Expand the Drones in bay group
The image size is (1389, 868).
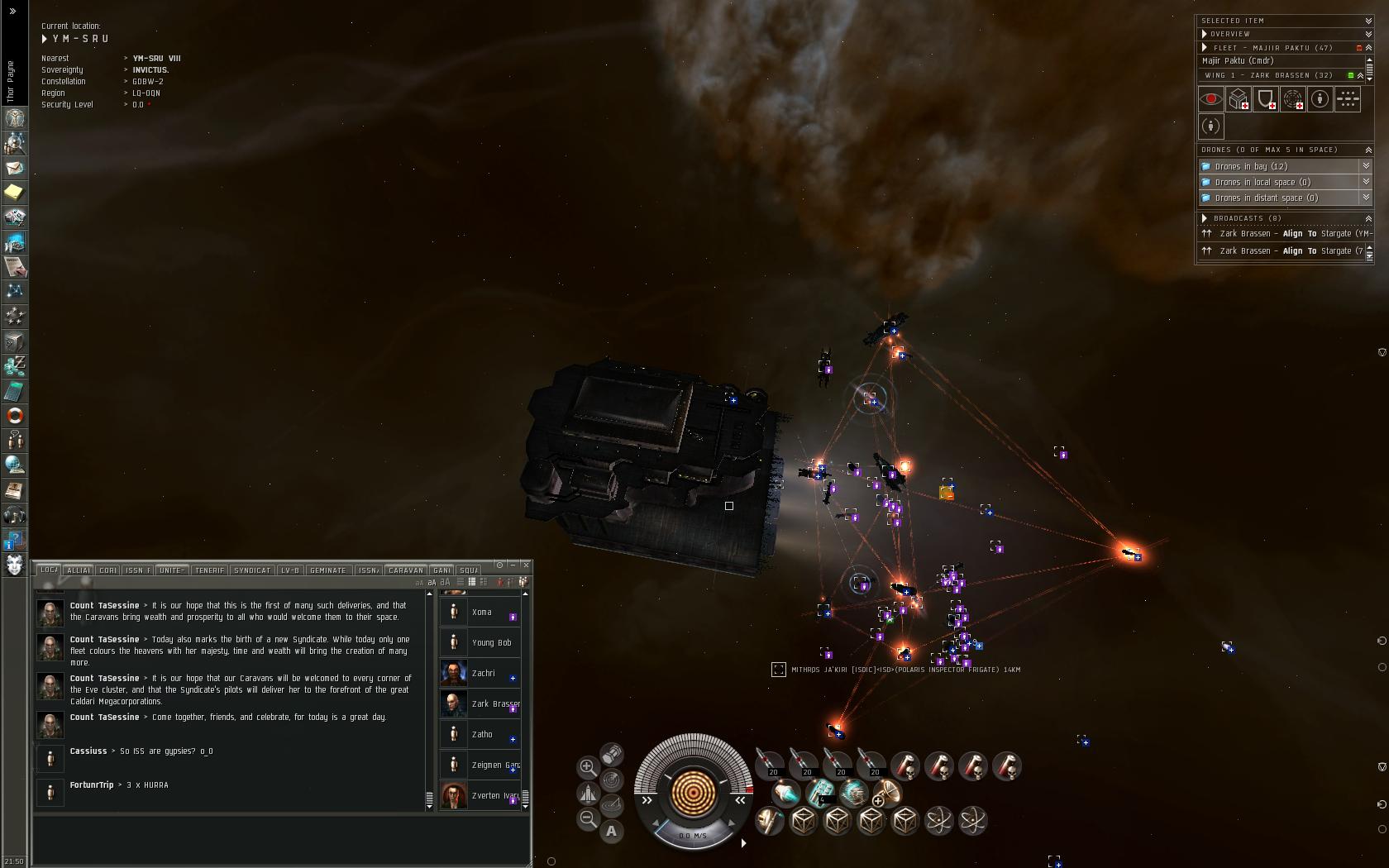pyautogui.click(x=1366, y=166)
